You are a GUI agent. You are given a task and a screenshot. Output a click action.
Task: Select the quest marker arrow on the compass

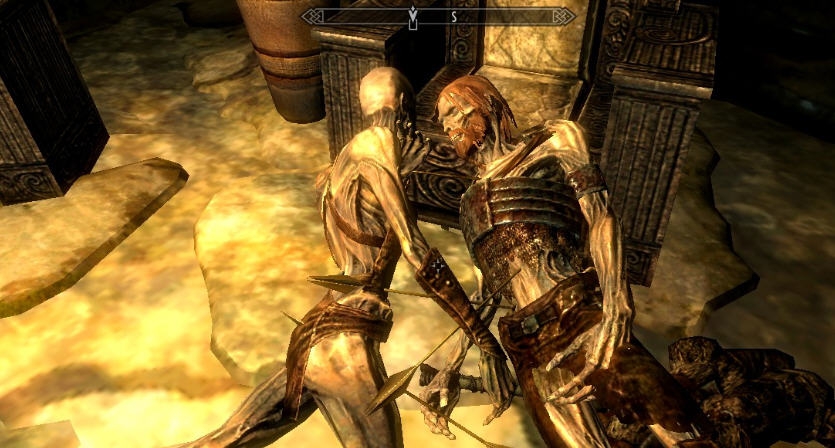(412, 16)
